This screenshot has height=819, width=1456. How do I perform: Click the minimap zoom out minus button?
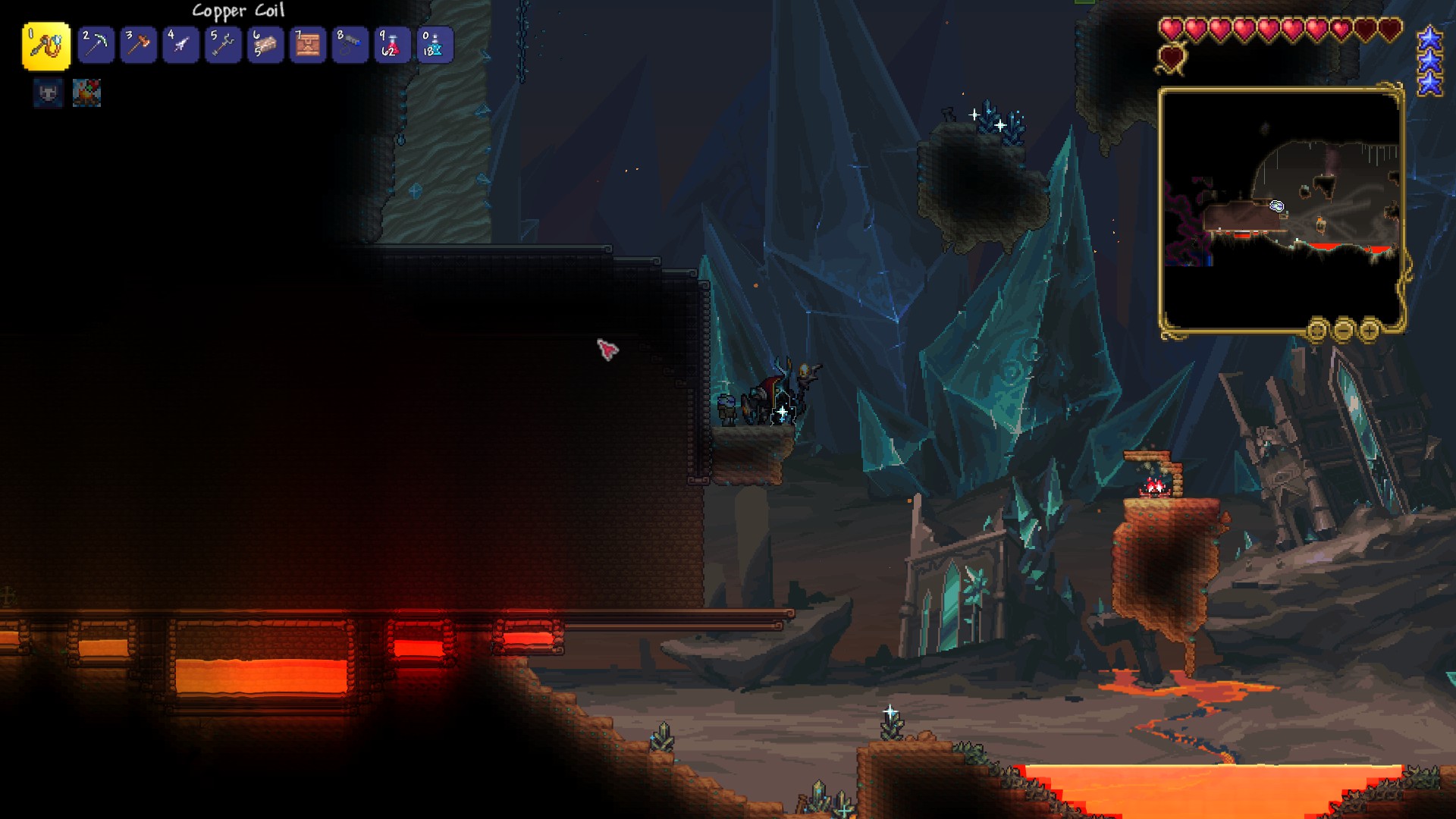coord(1345,331)
